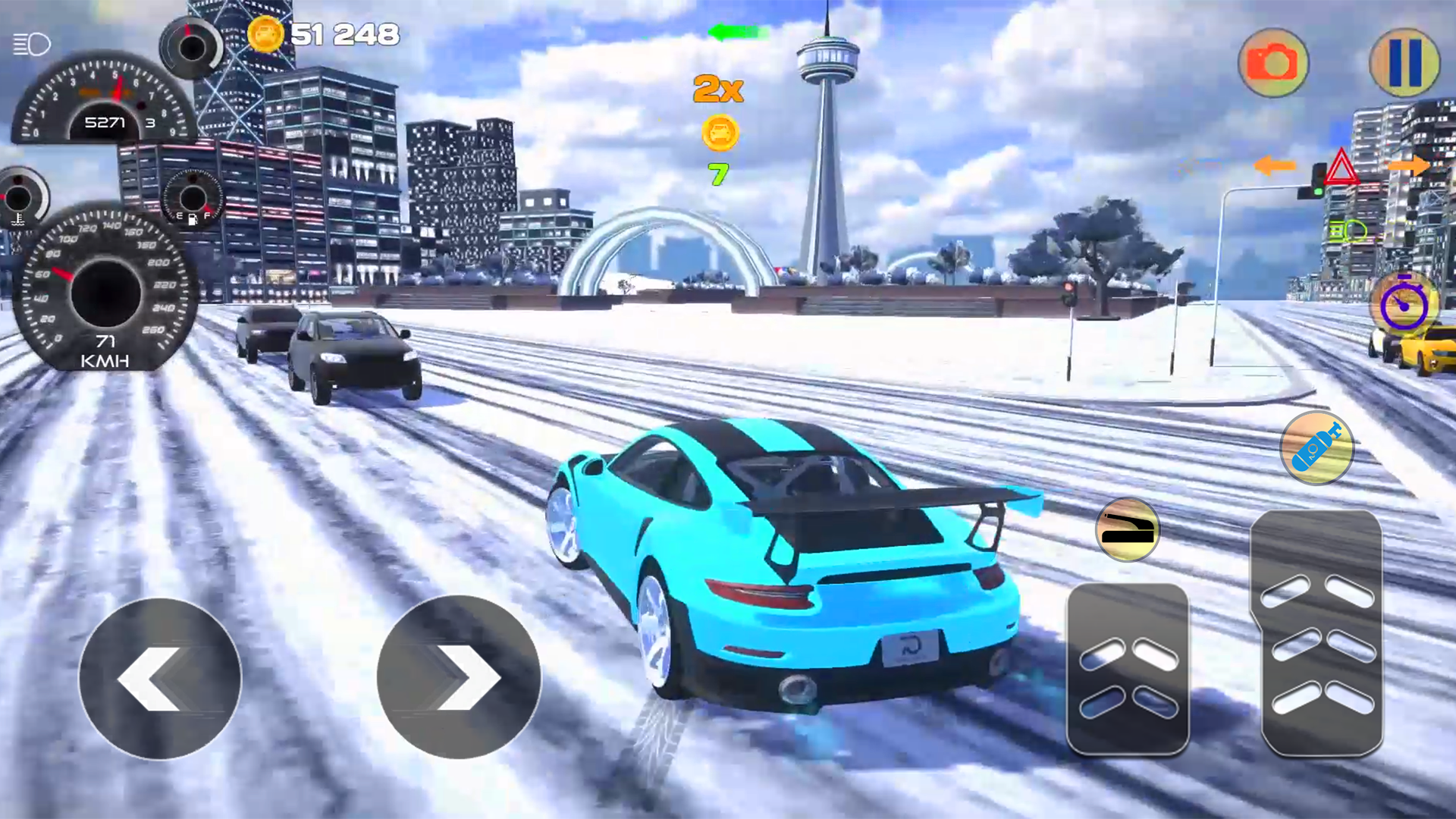The height and width of the screenshot is (819, 1456).
Task: Tap the coin counter showing 51 248
Action: coord(326,33)
